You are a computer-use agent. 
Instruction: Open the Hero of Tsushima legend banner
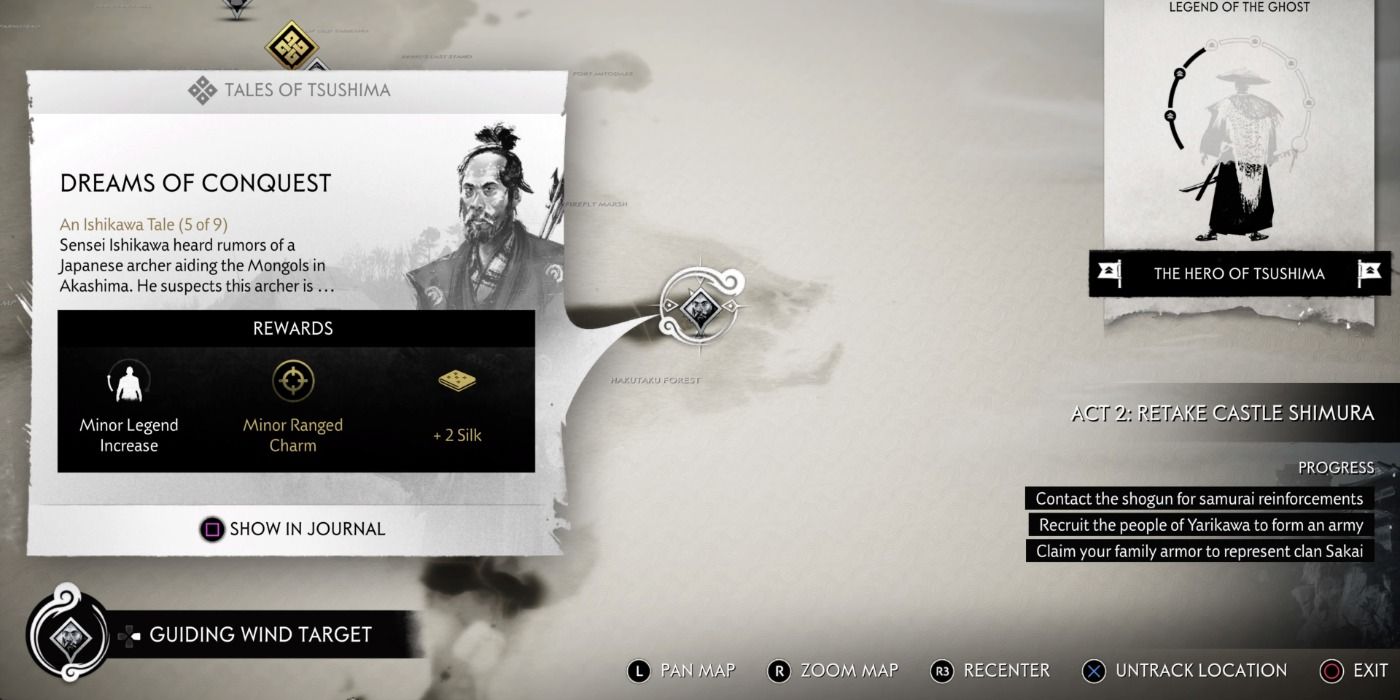tap(1239, 273)
